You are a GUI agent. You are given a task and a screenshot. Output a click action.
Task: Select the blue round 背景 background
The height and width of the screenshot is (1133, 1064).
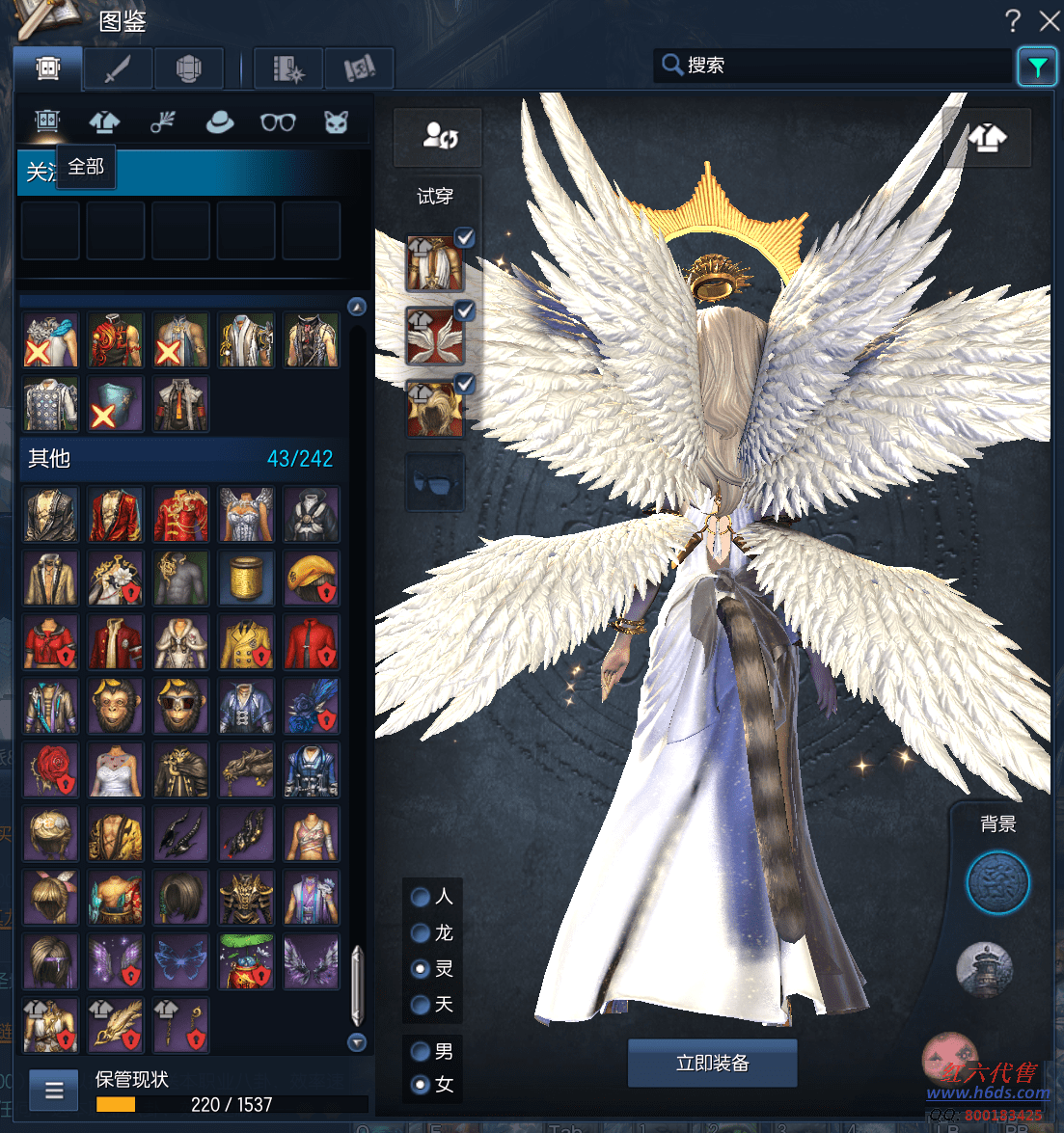pos(997,882)
